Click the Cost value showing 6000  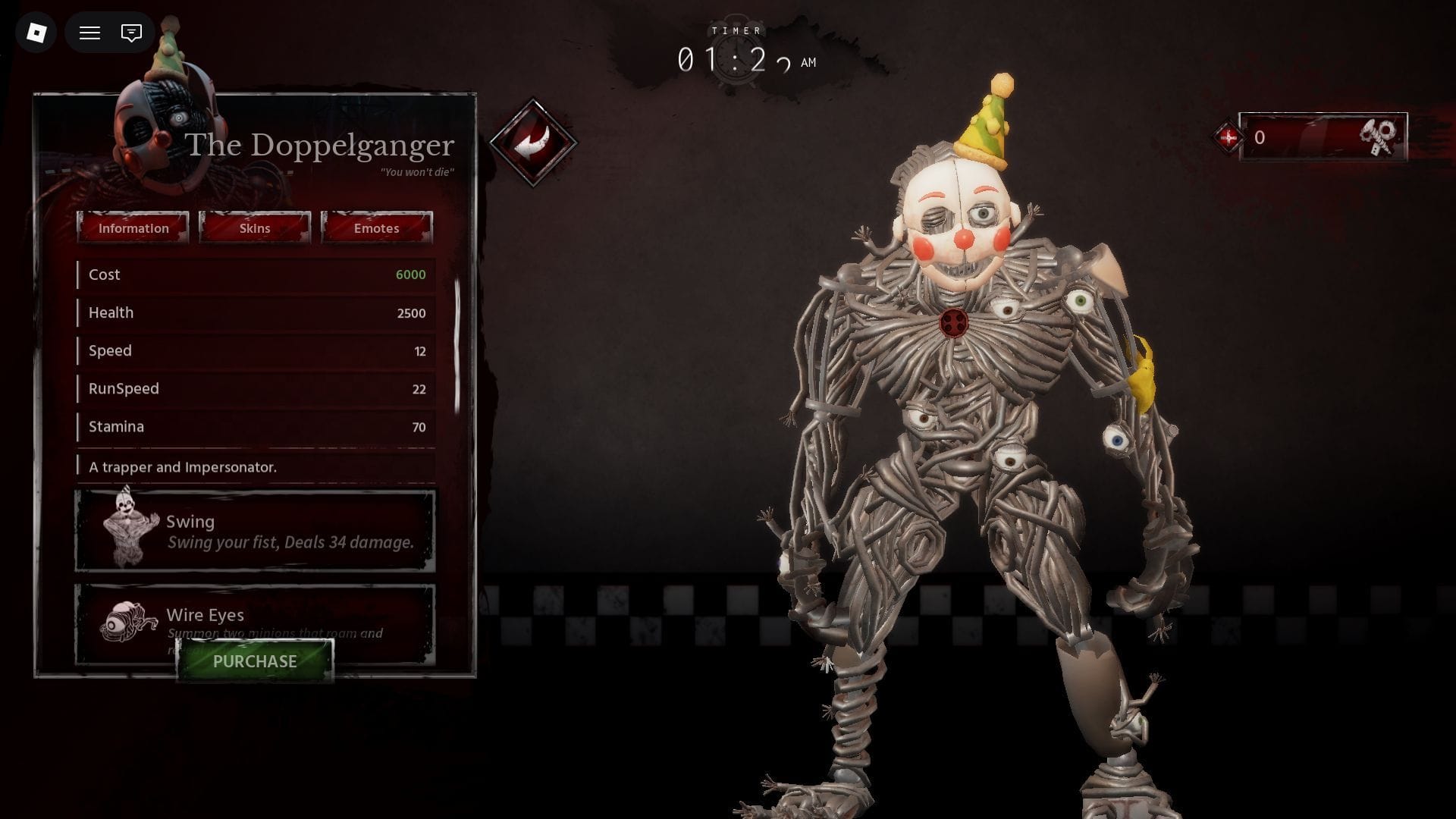409,275
